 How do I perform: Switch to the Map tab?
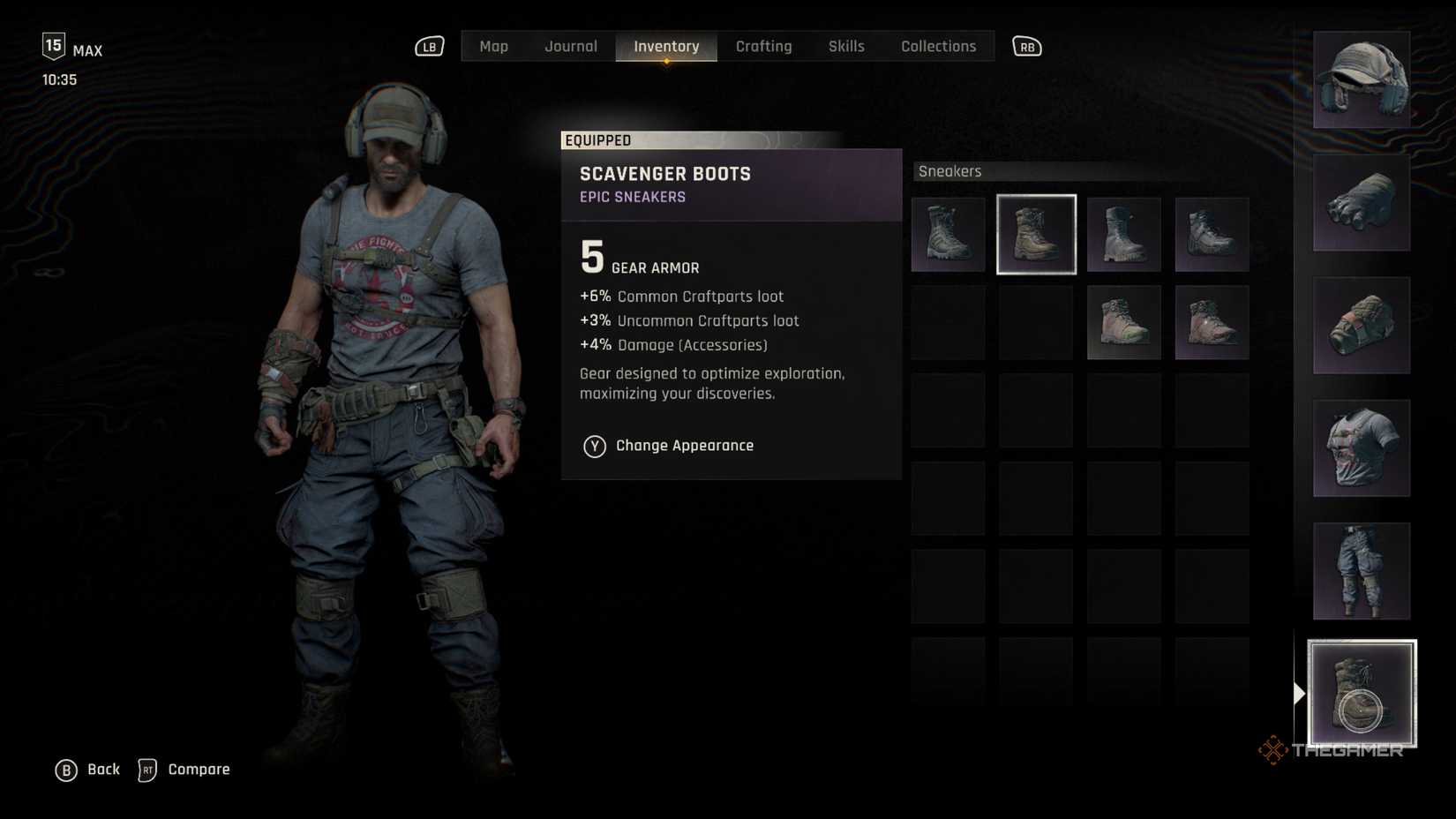(493, 47)
